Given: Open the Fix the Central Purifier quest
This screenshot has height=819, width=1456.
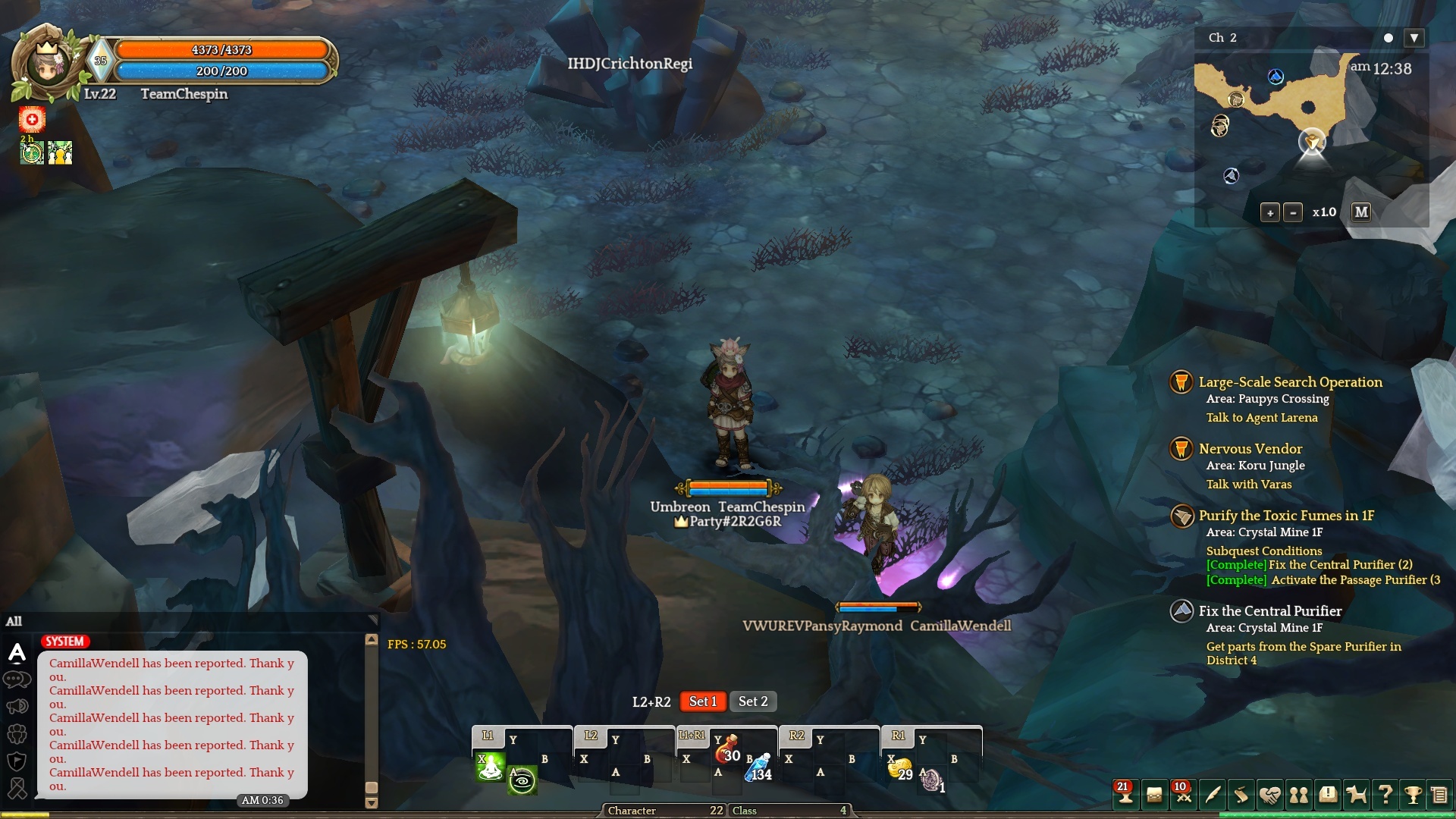Looking at the screenshot, I should 1269,611.
